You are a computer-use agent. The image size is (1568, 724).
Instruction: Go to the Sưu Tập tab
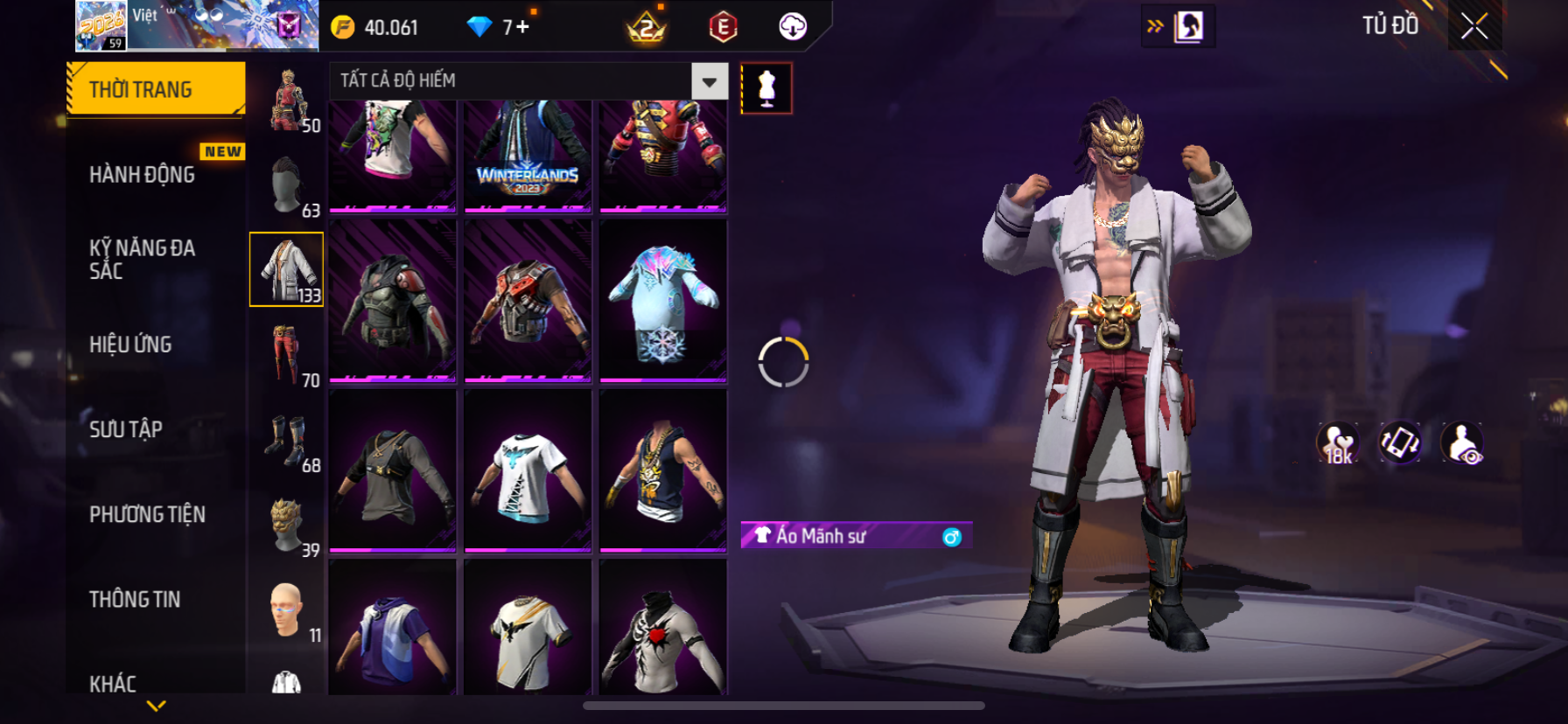click(126, 429)
